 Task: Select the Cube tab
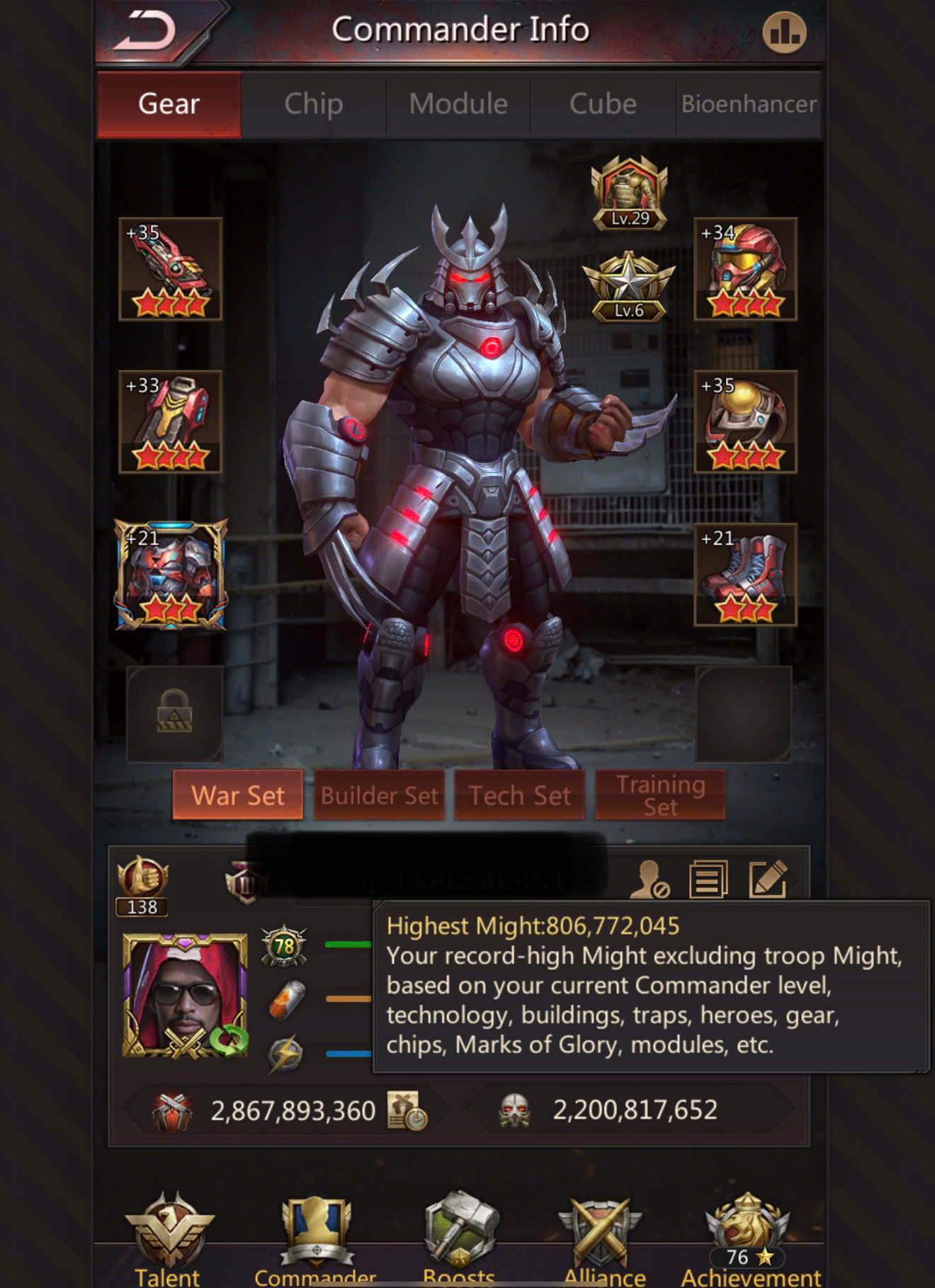click(x=603, y=104)
